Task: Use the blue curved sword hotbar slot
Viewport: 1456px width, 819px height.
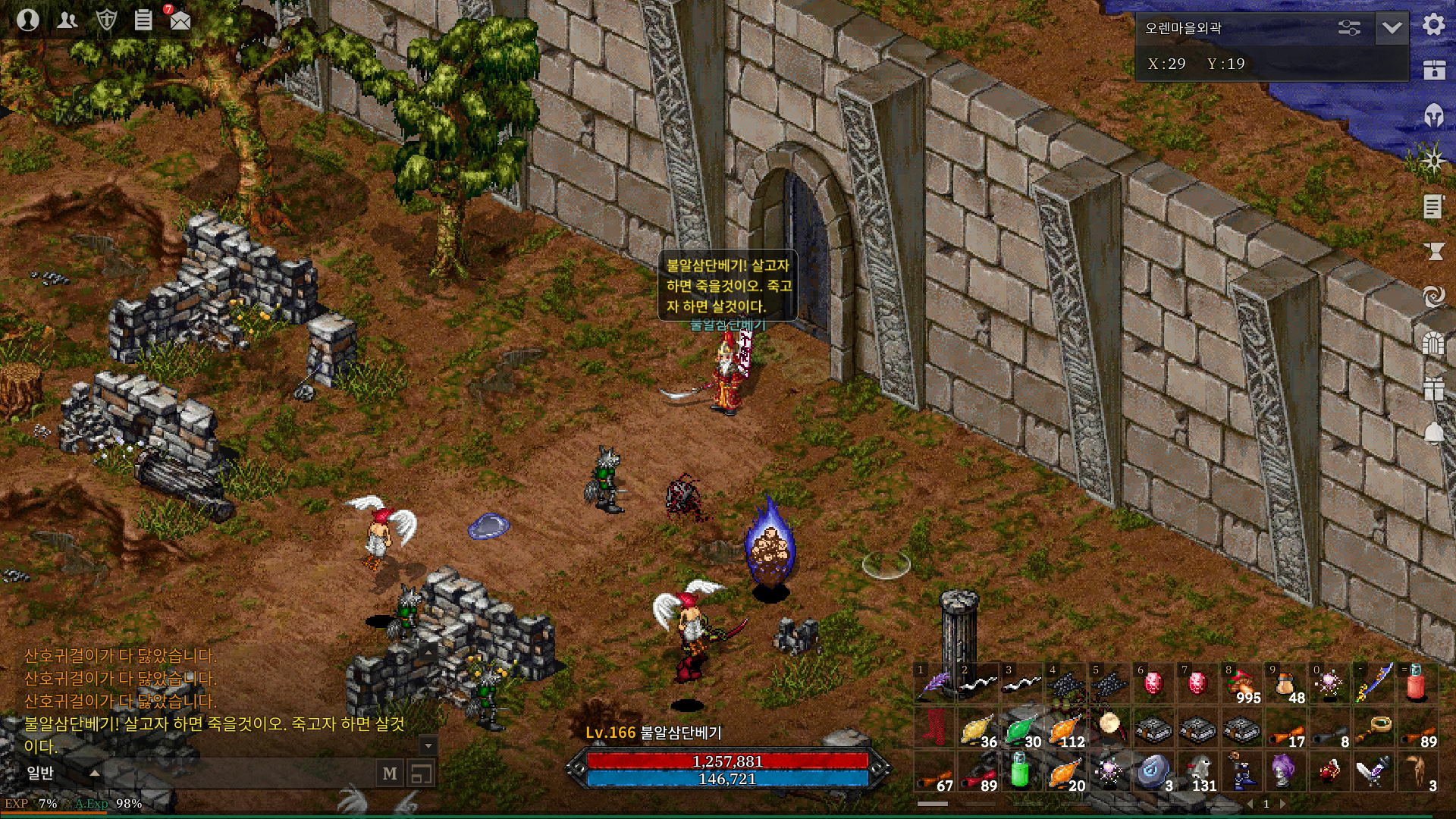Action: [1374, 683]
